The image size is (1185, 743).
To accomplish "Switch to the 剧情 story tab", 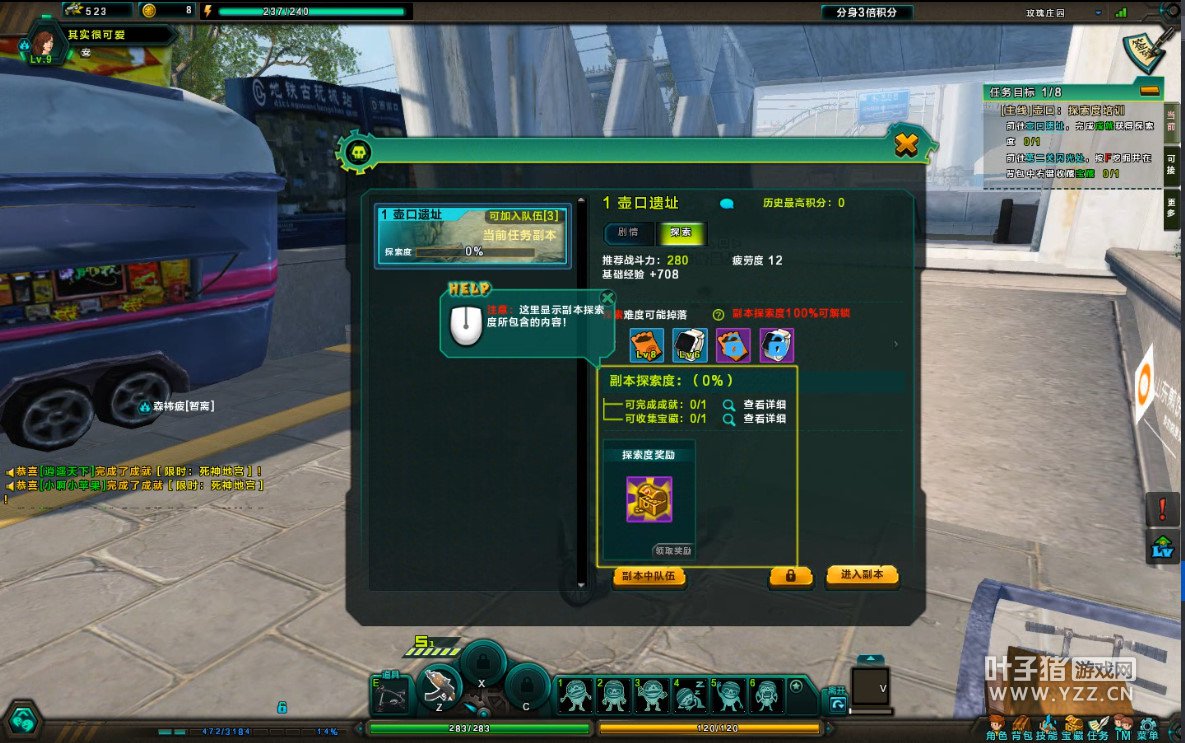I will click(x=629, y=233).
